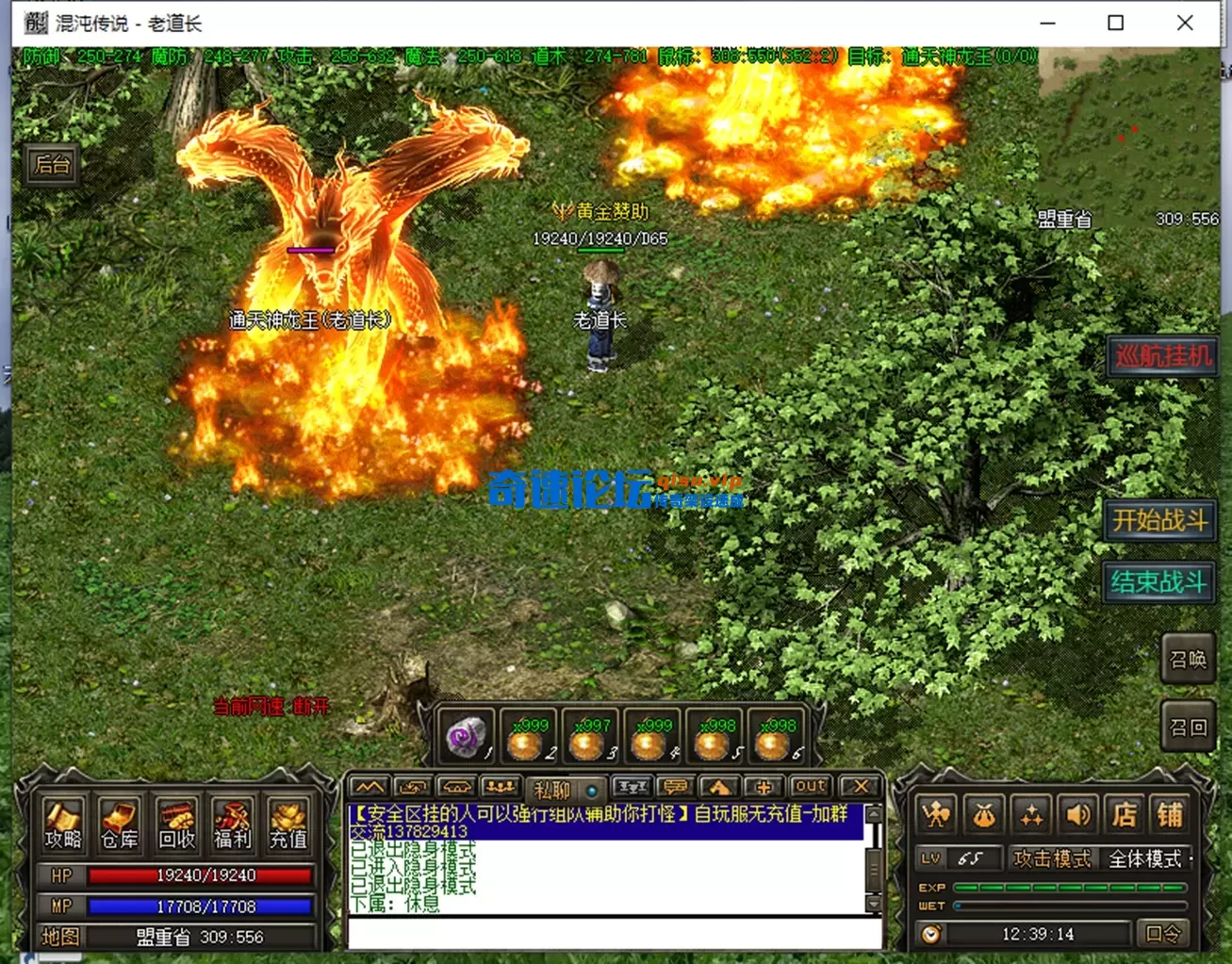Open the 店铺 shop panel
1232x964 pixels.
(x=1148, y=816)
